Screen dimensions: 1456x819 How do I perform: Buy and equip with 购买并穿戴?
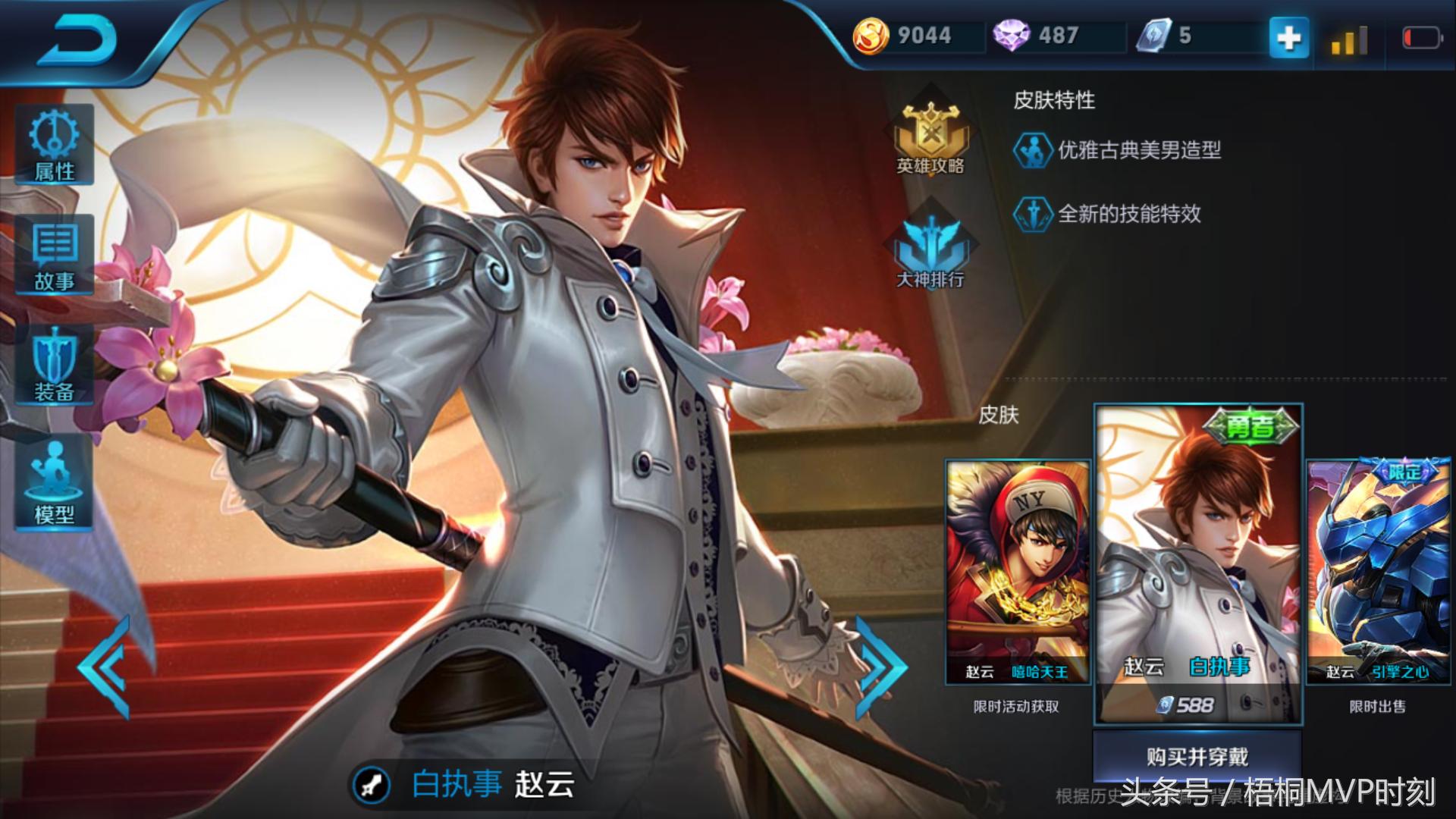(1197, 756)
